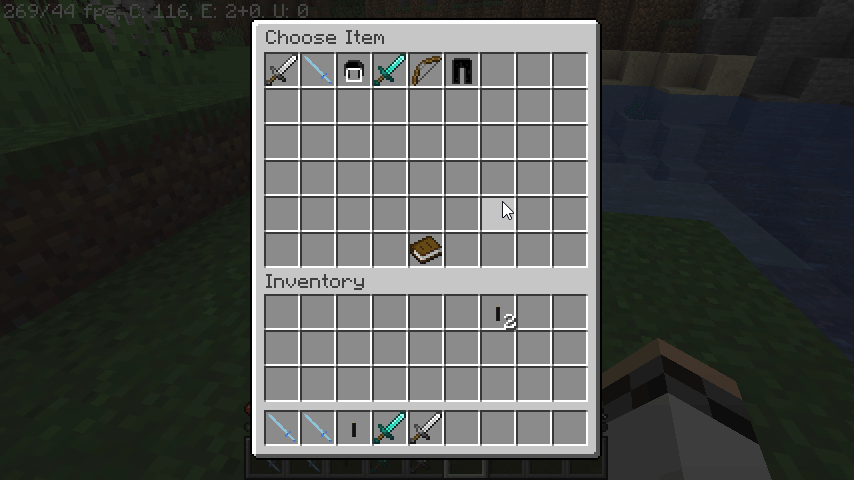The image size is (854, 480).
Task: Choose the iron sword in the hotbar row
Action: [x=426, y=429]
